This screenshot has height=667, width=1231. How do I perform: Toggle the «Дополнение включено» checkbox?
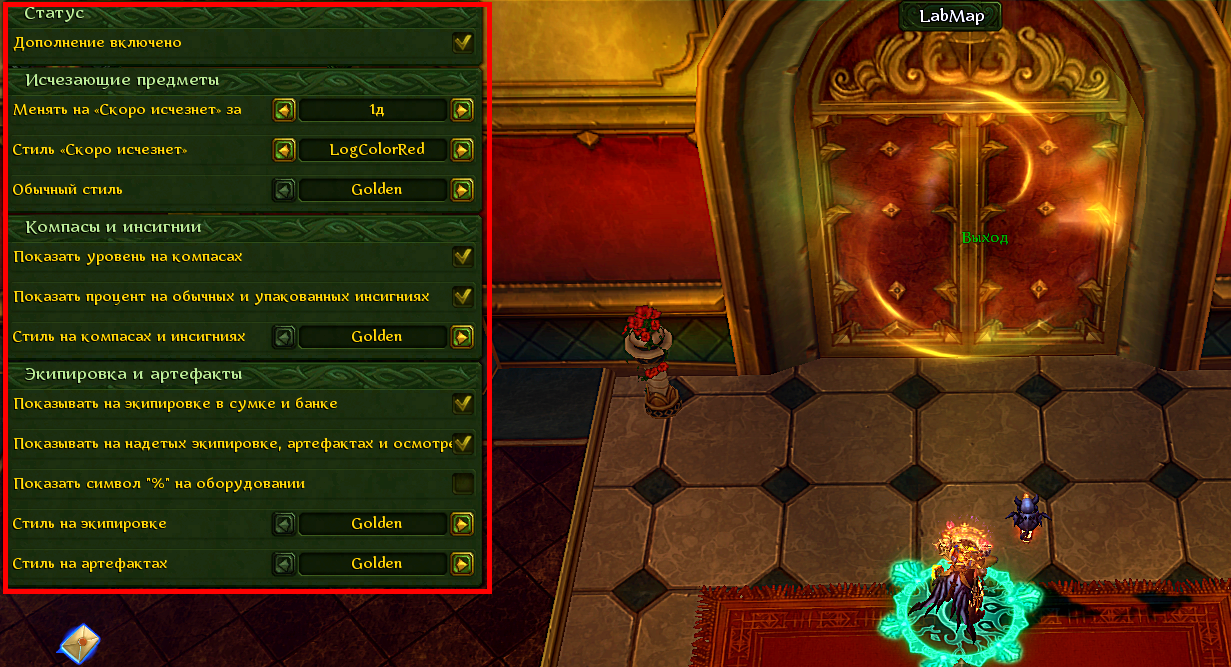(462, 43)
